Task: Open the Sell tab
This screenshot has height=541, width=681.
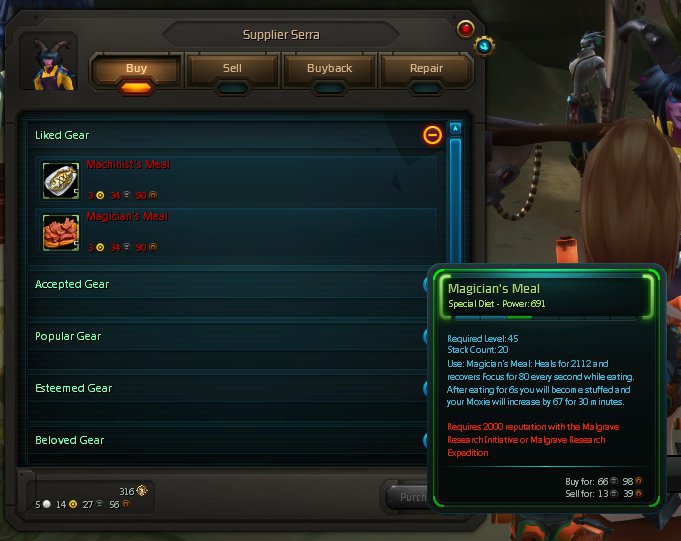Action: pos(232,69)
